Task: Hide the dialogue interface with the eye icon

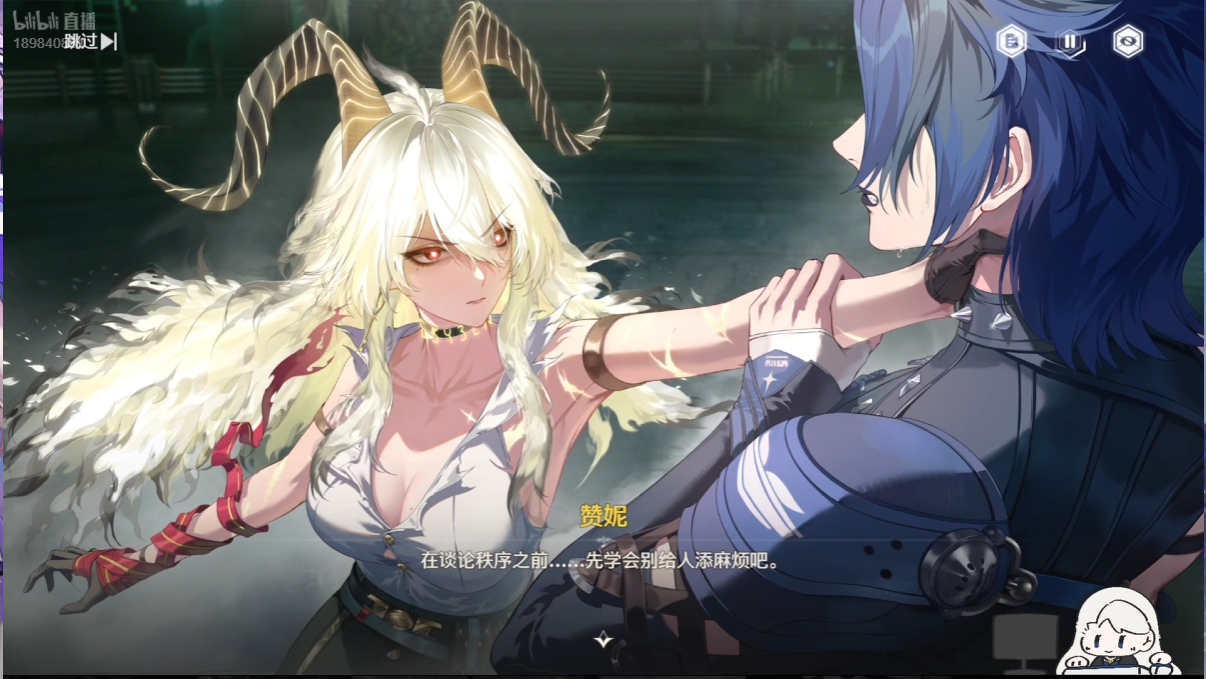Action: [1128, 41]
